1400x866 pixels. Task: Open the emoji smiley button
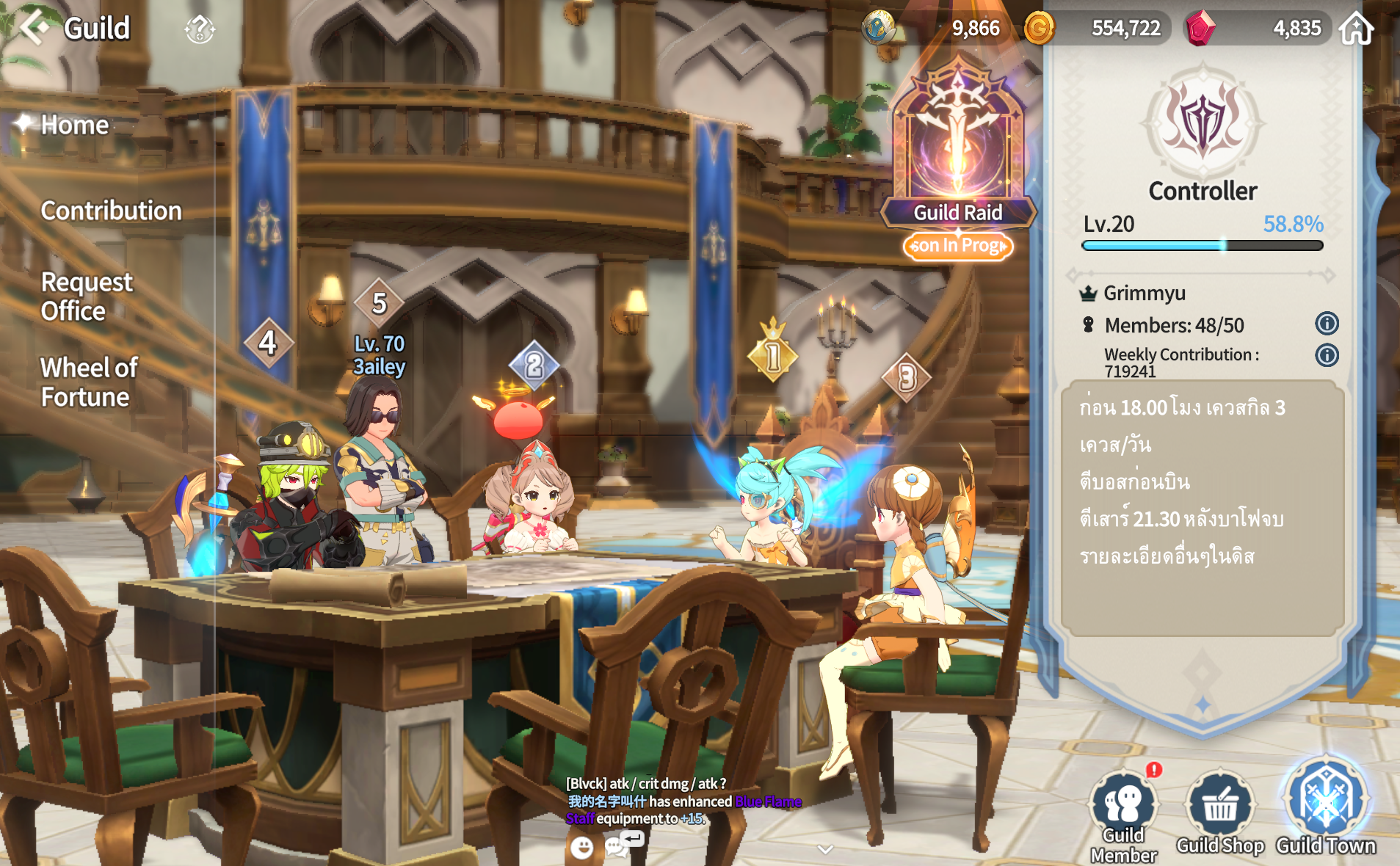point(581,848)
